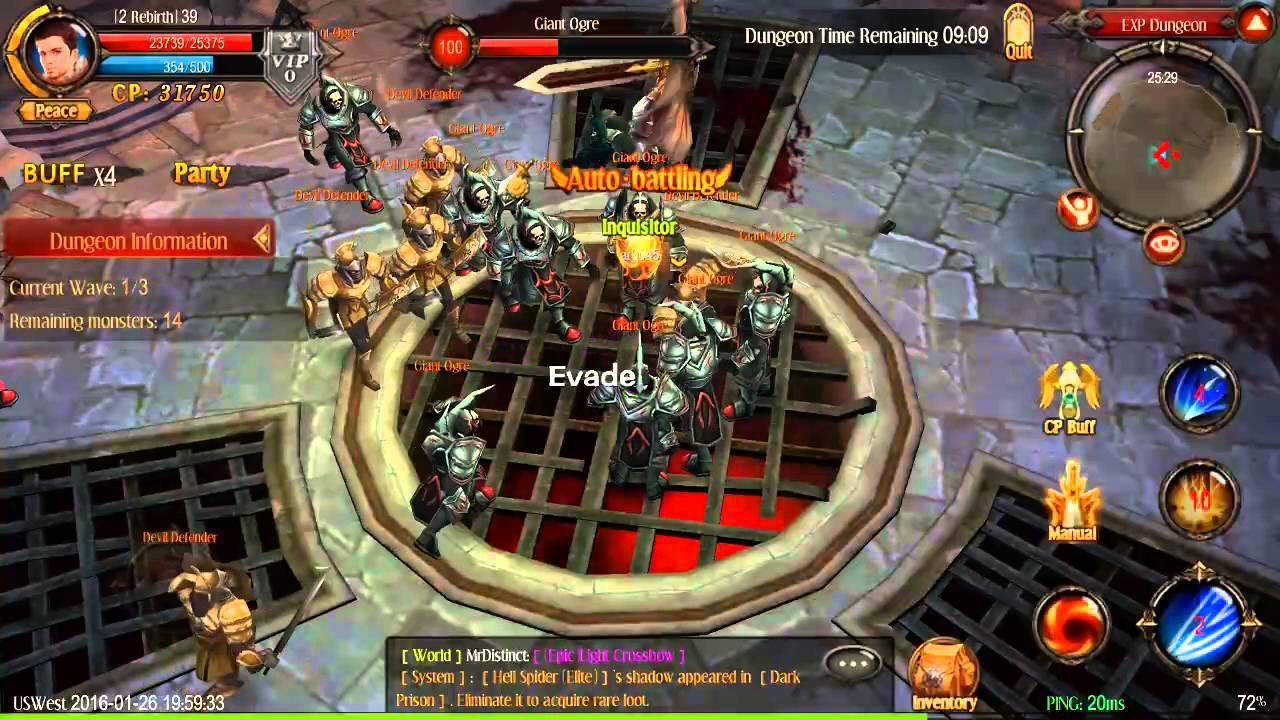
Task: Toggle Peace mode under the avatar
Action: pyautogui.click(x=55, y=111)
